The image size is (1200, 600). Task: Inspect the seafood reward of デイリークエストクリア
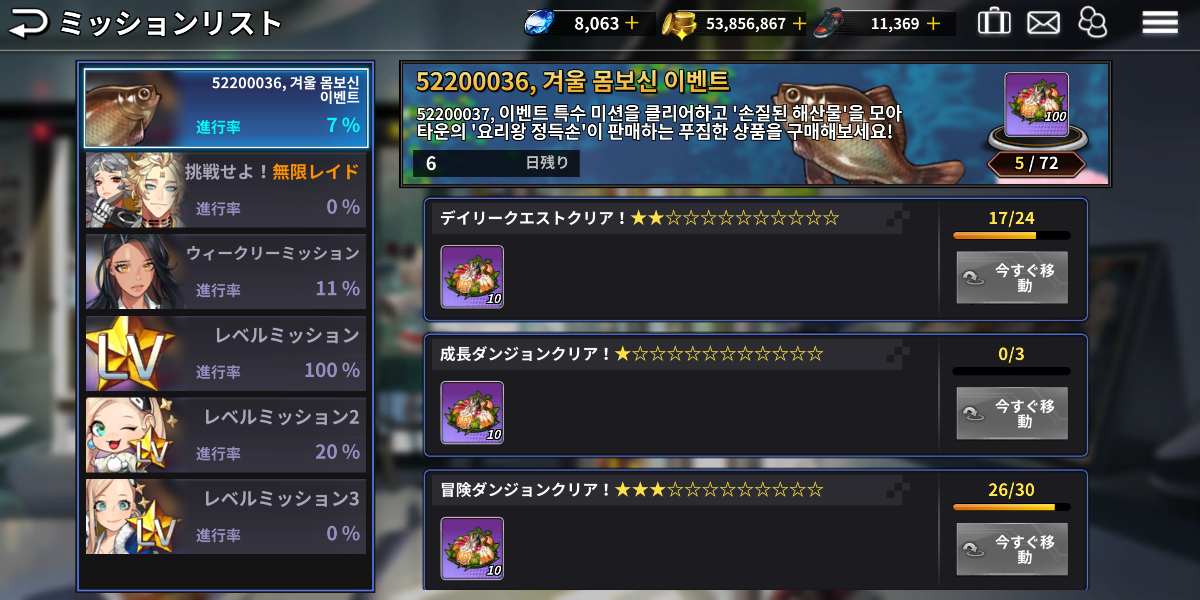pos(472,277)
